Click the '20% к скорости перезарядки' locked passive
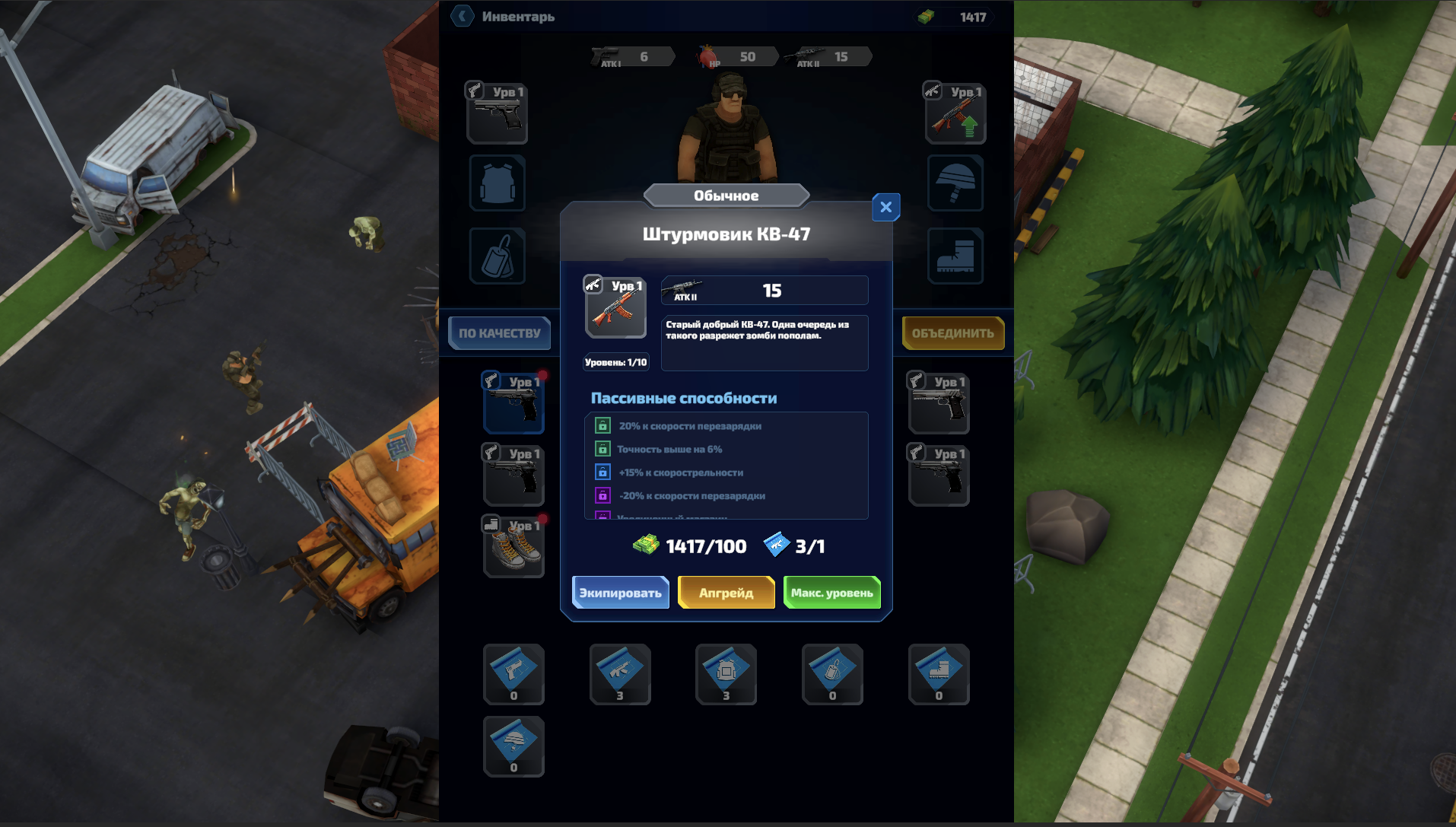1456x827 pixels. point(603,426)
